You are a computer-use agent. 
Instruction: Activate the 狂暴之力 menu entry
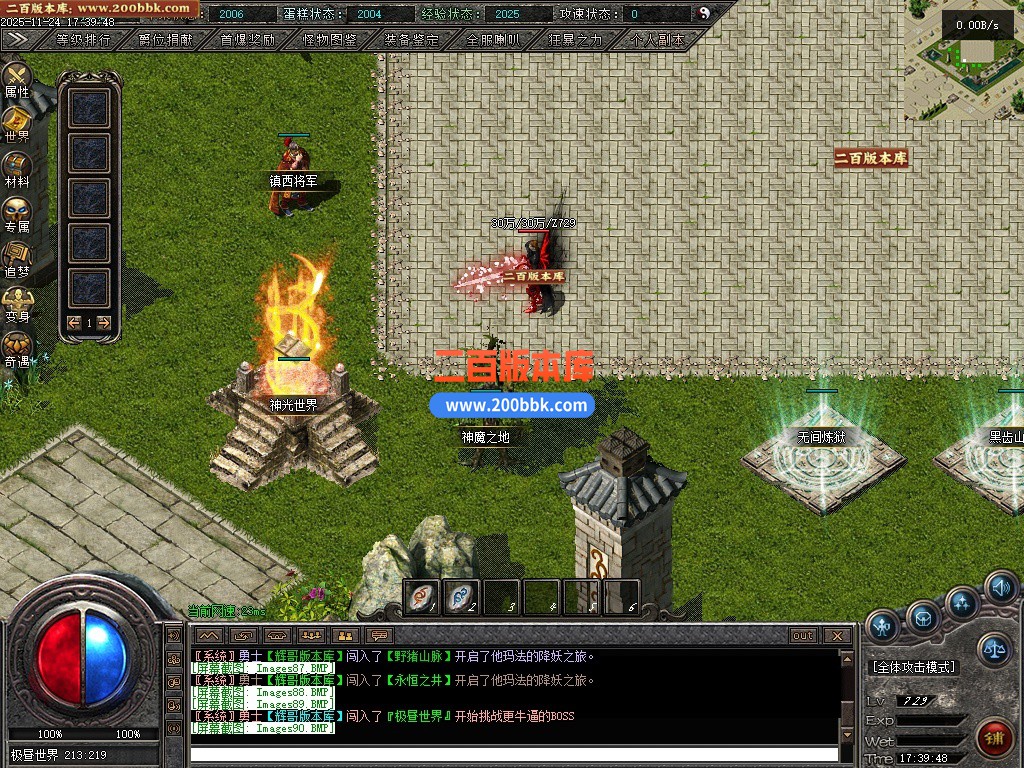click(x=575, y=41)
